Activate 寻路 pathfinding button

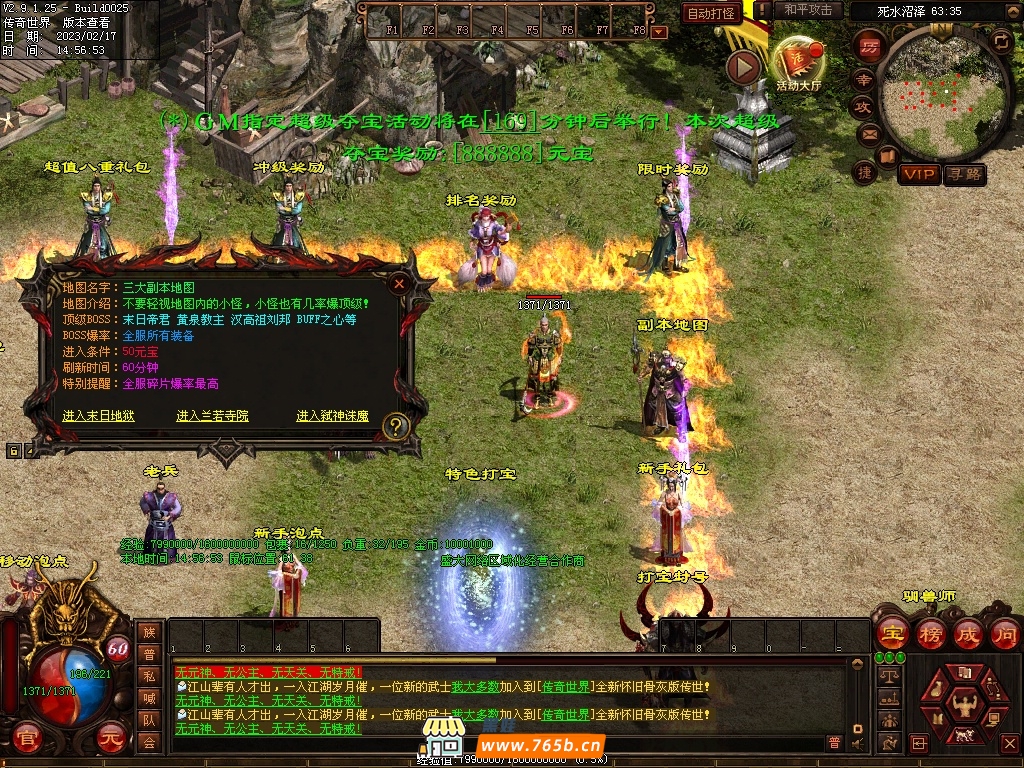tap(965, 174)
